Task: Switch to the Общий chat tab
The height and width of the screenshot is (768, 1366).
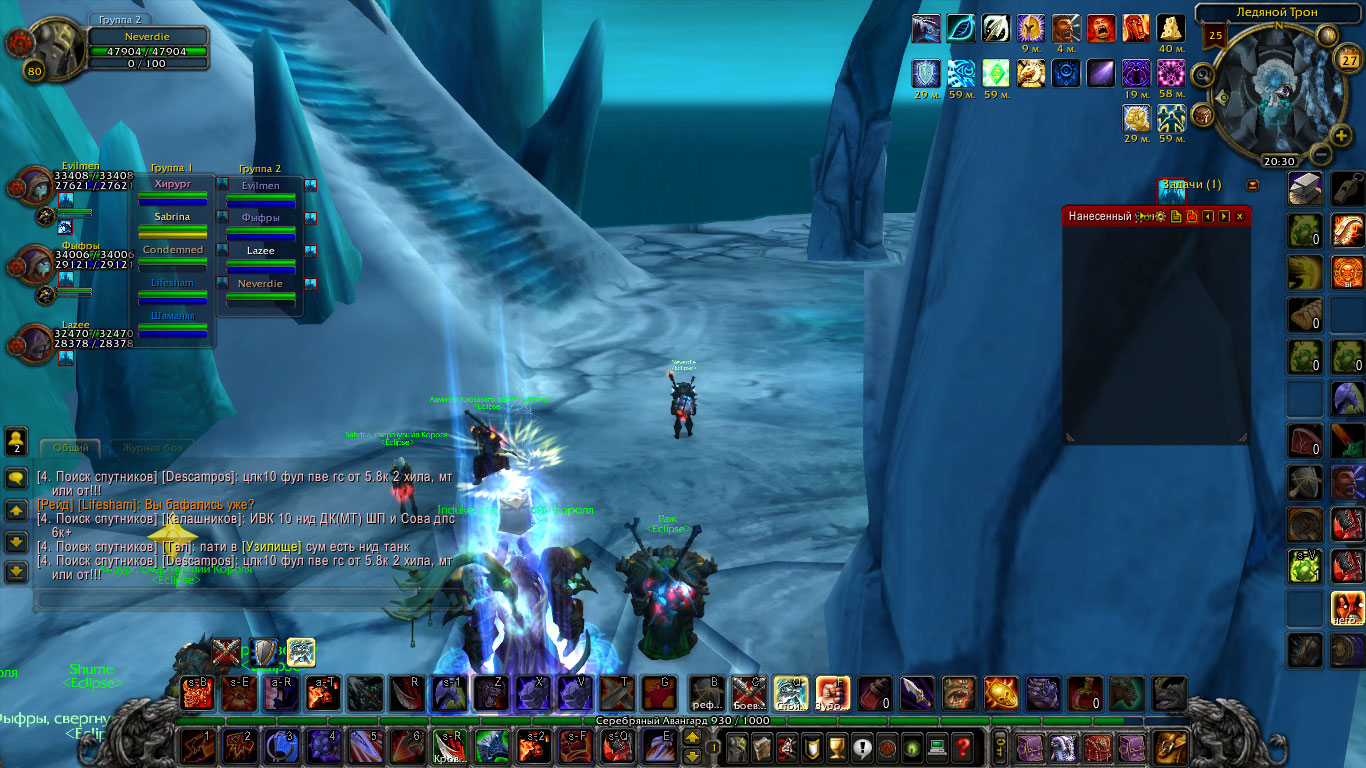Action: point(71,448)
